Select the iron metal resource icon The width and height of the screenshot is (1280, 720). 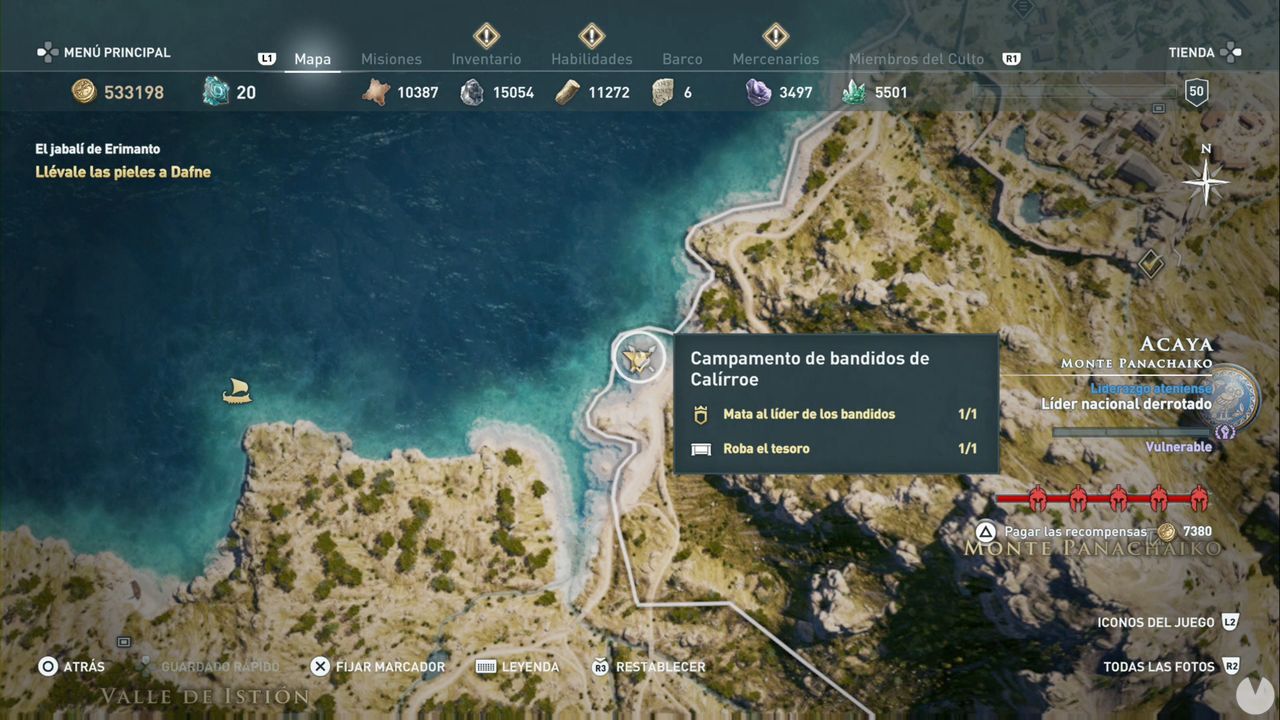point(471,92)
